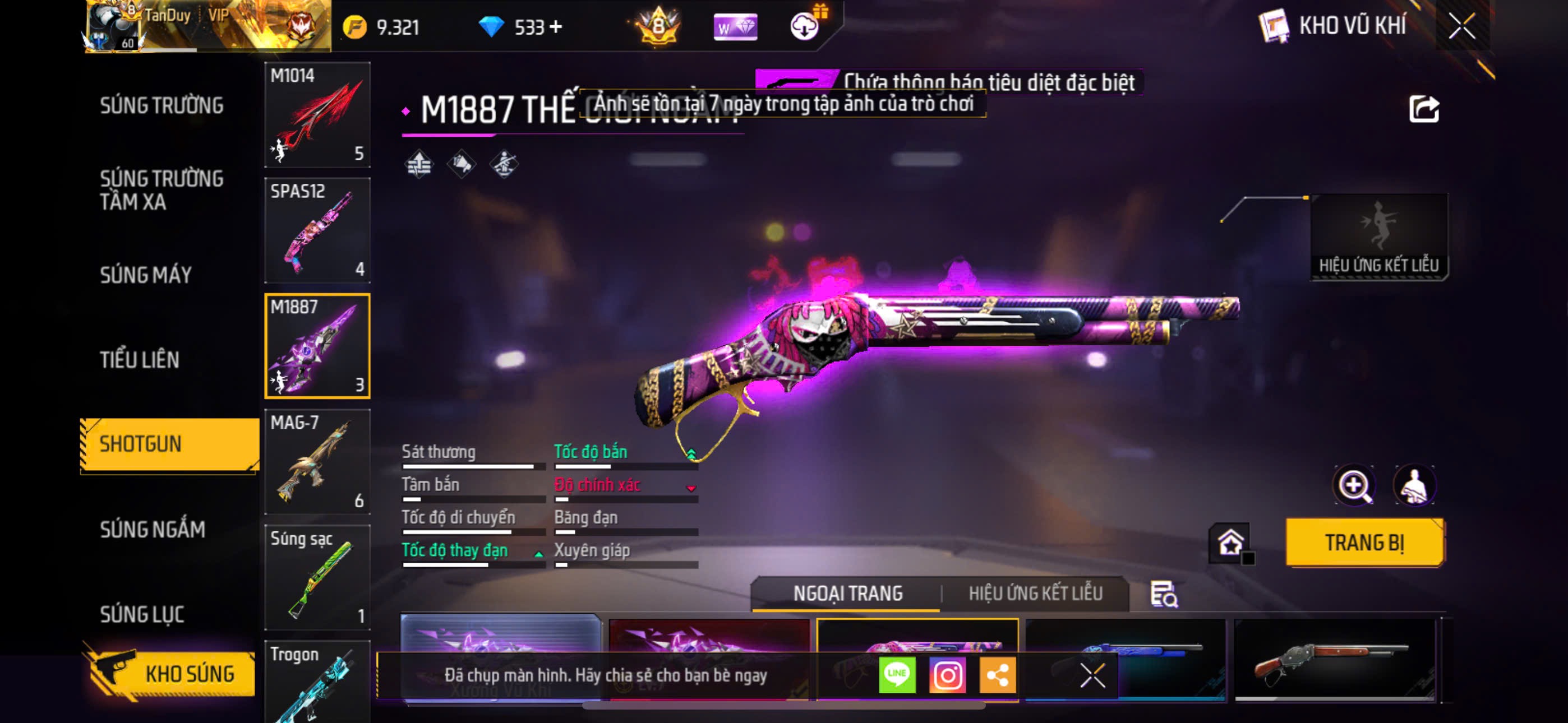
Task: Open the Súng Máy category
Action: [145, 275]
